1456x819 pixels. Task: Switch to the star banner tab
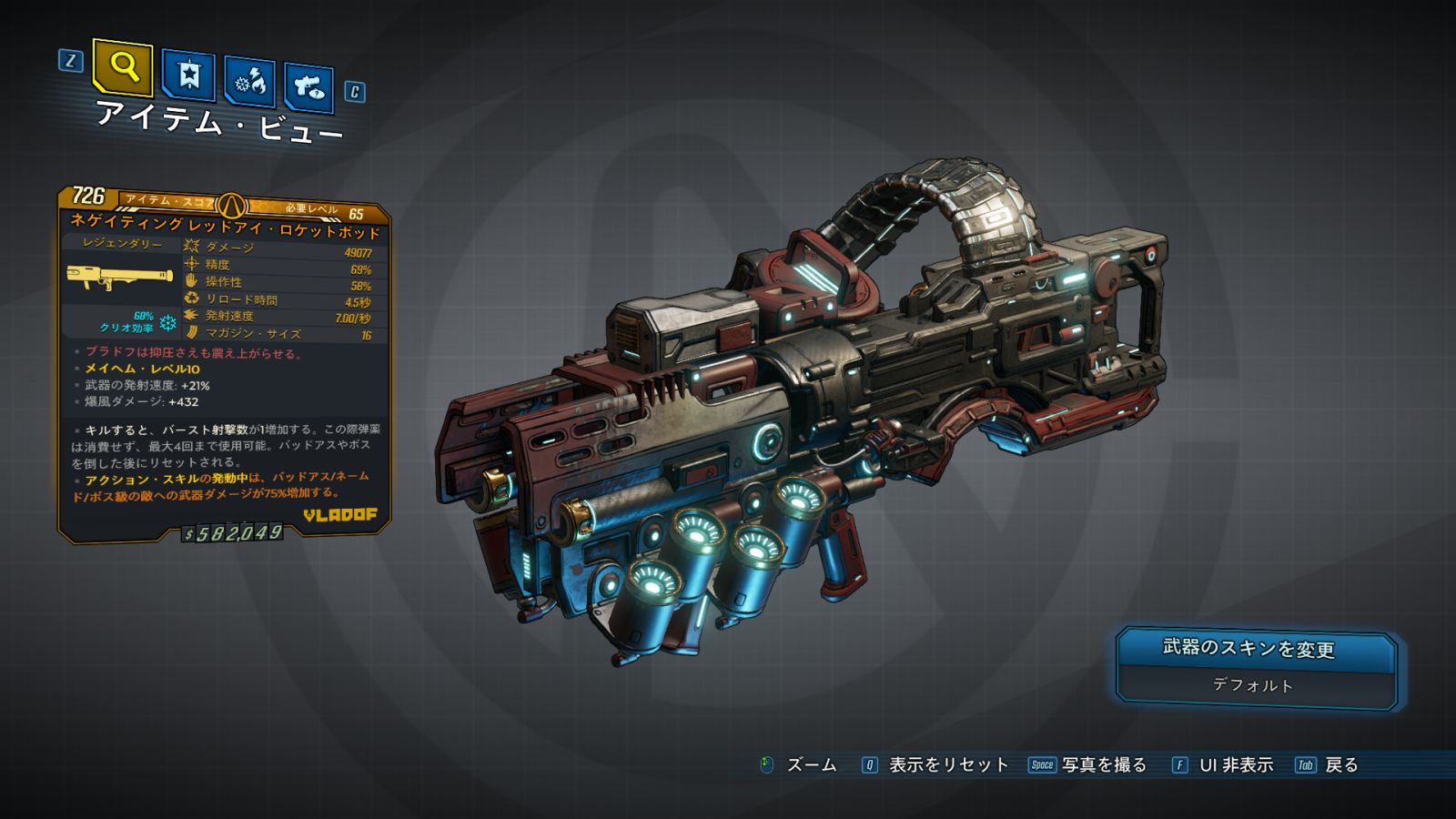pos(188,76)
